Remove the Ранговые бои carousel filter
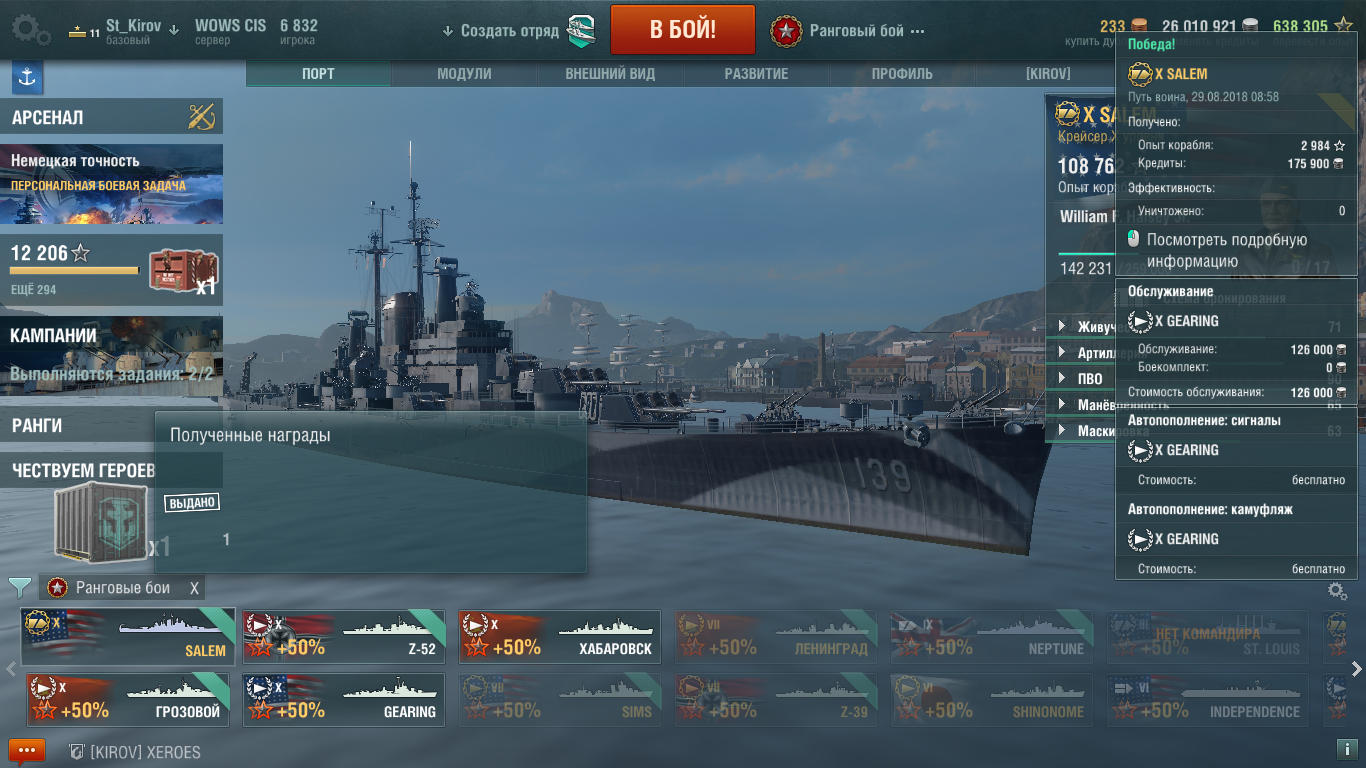 click(195, 588)
